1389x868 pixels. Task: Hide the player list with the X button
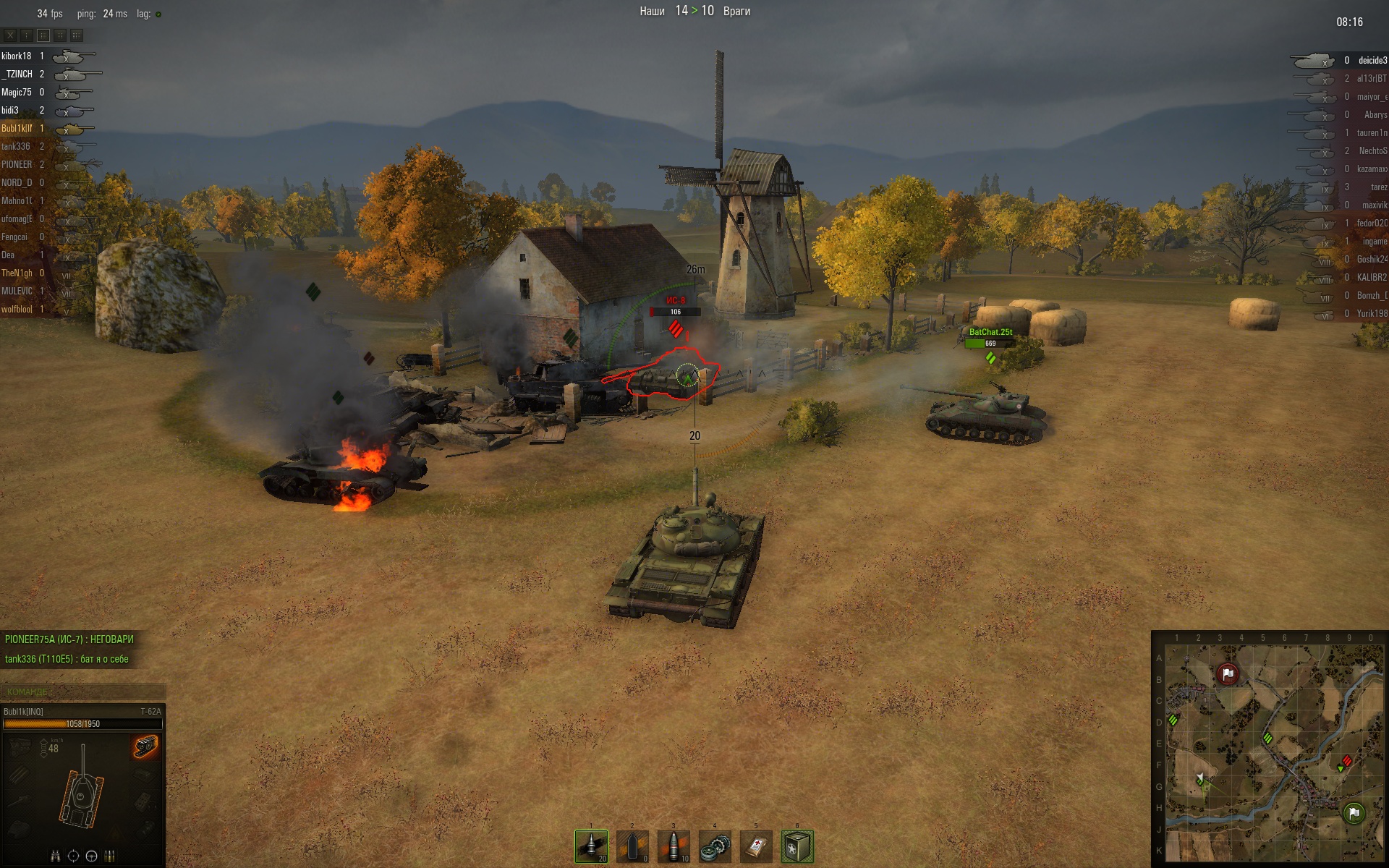[x=10, y=35]
